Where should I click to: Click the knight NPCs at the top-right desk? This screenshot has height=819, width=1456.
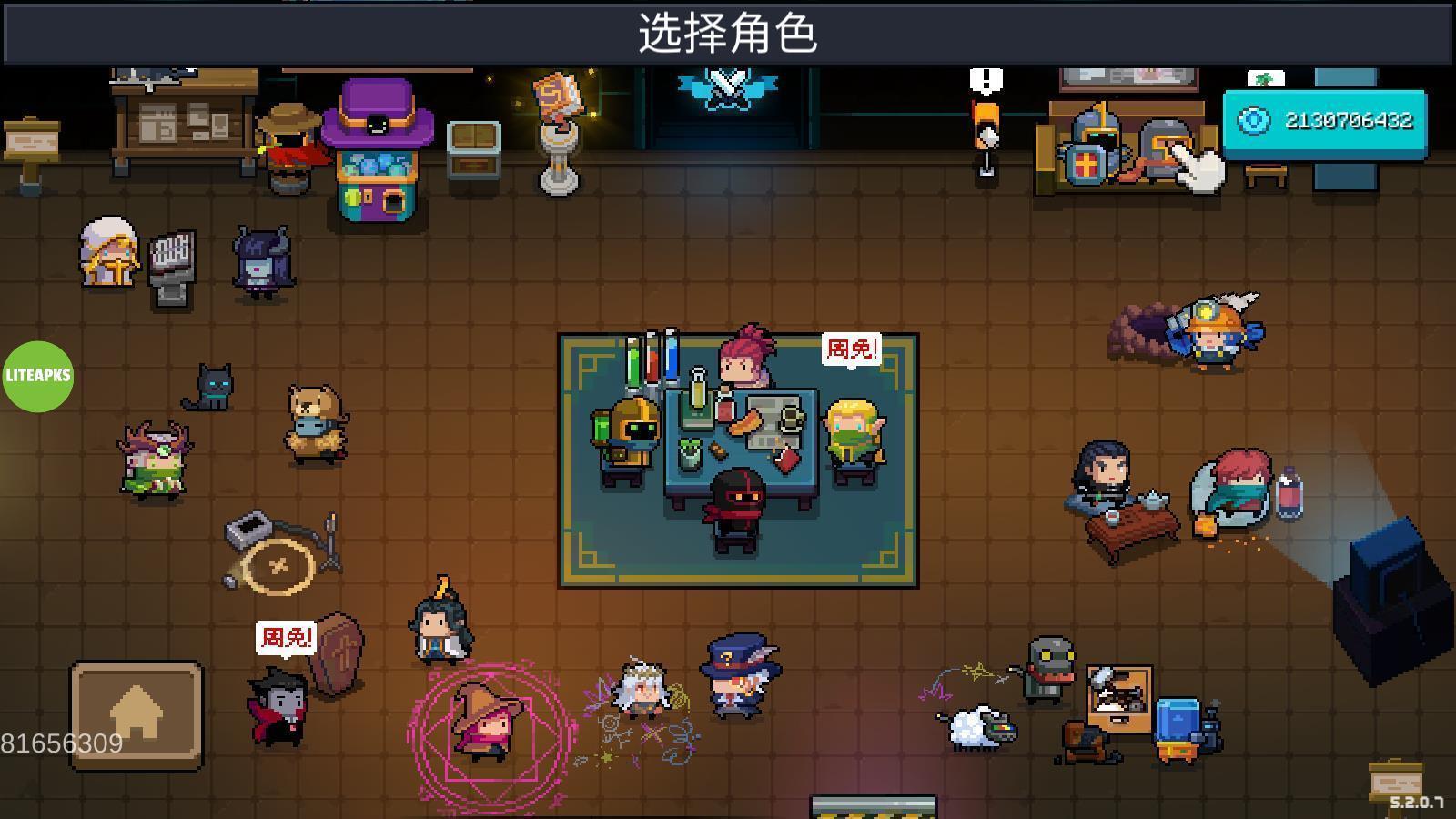click(x=1119, y=146)
